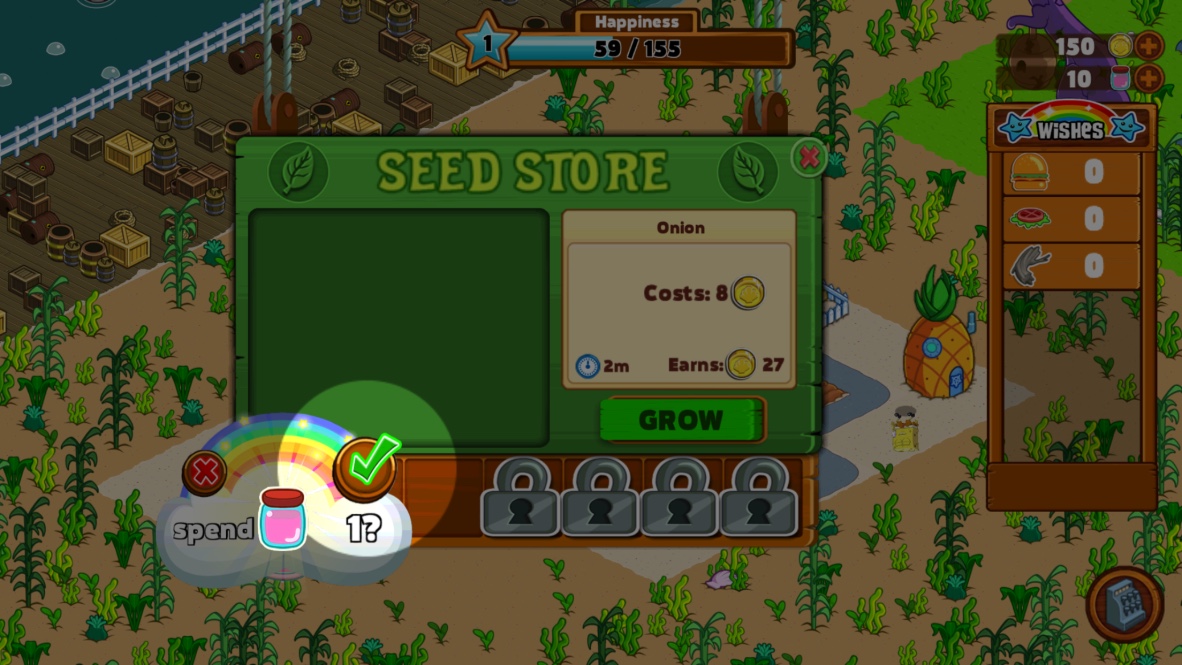Screen dimensions: 1182x665
Task: Cancel the spend prompt with red X
Action: pos(204,472)
